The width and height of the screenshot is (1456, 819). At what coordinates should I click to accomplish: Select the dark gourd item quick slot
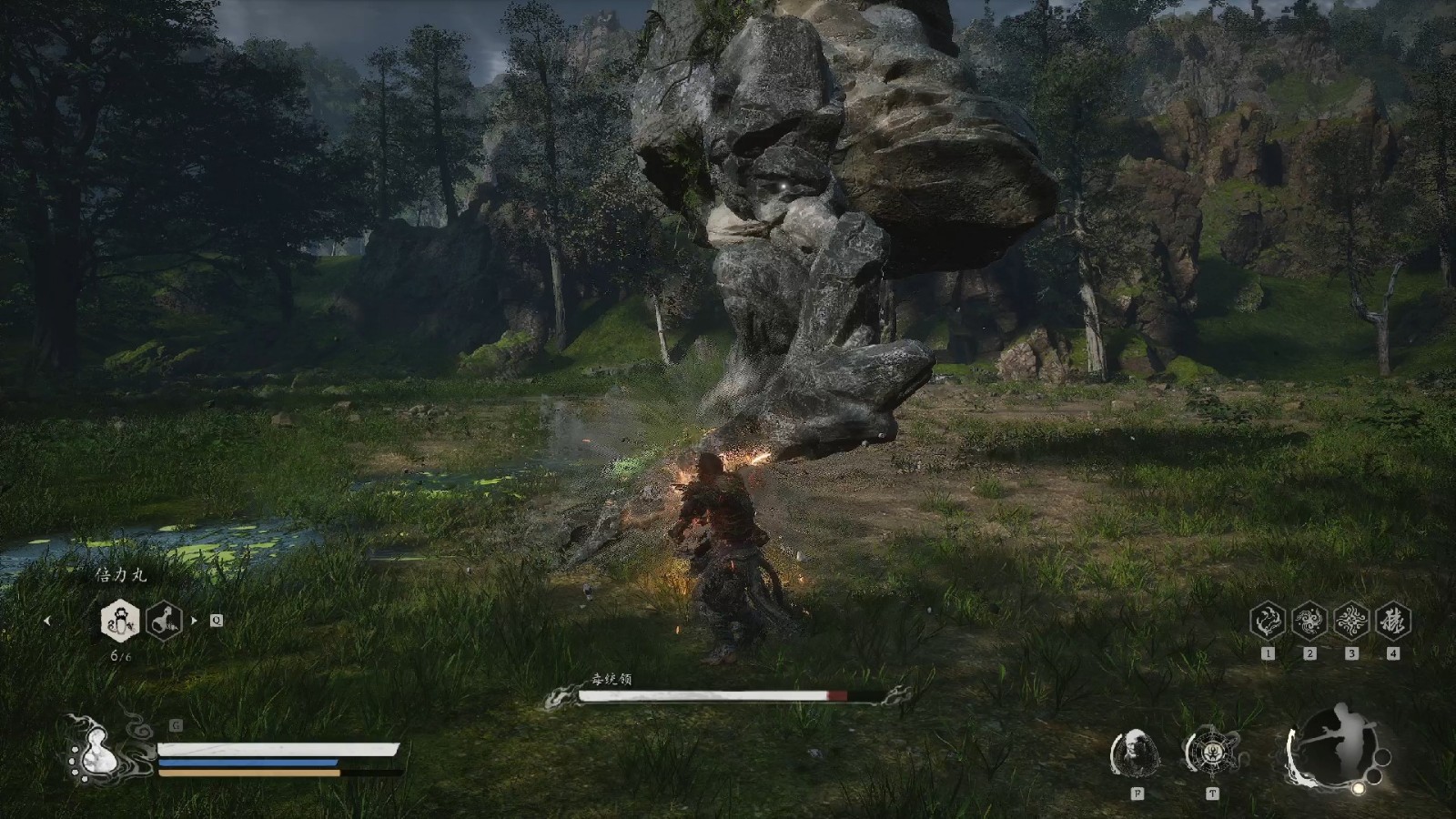164,622
